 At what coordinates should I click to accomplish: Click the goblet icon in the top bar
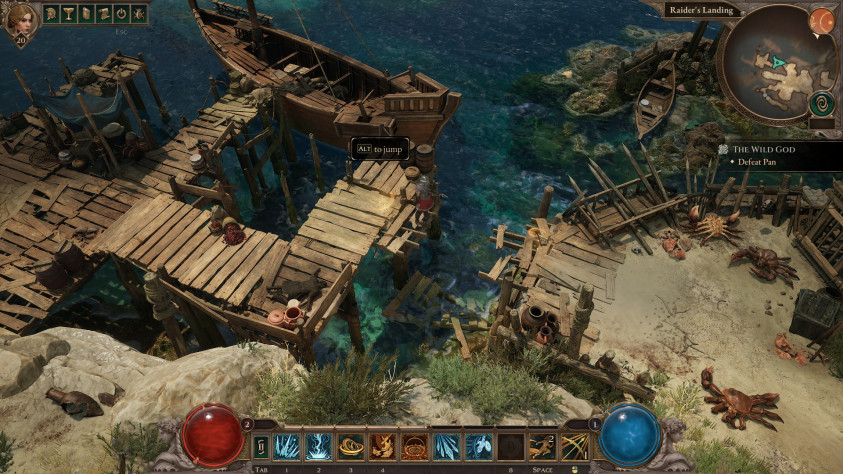coord(65,14)
